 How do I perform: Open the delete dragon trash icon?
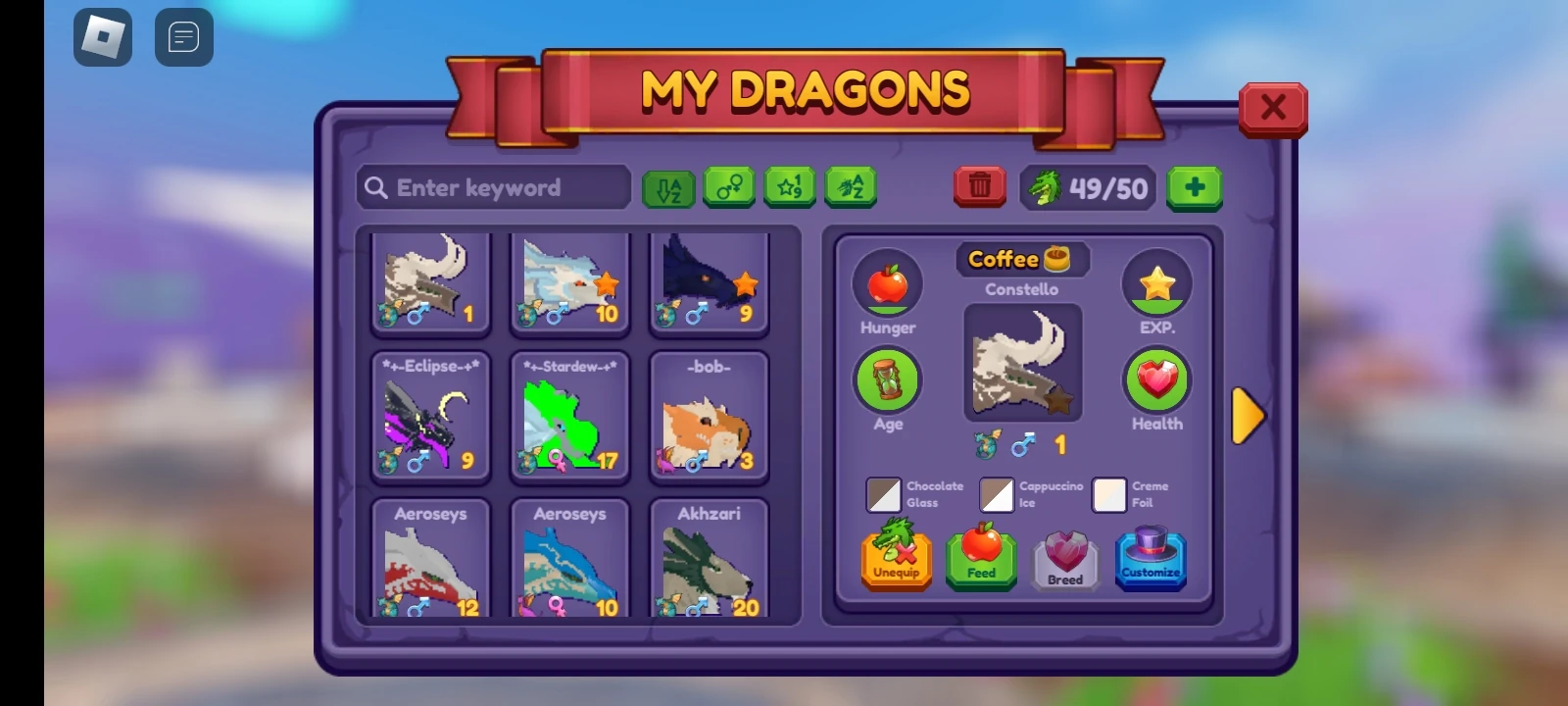979,186
